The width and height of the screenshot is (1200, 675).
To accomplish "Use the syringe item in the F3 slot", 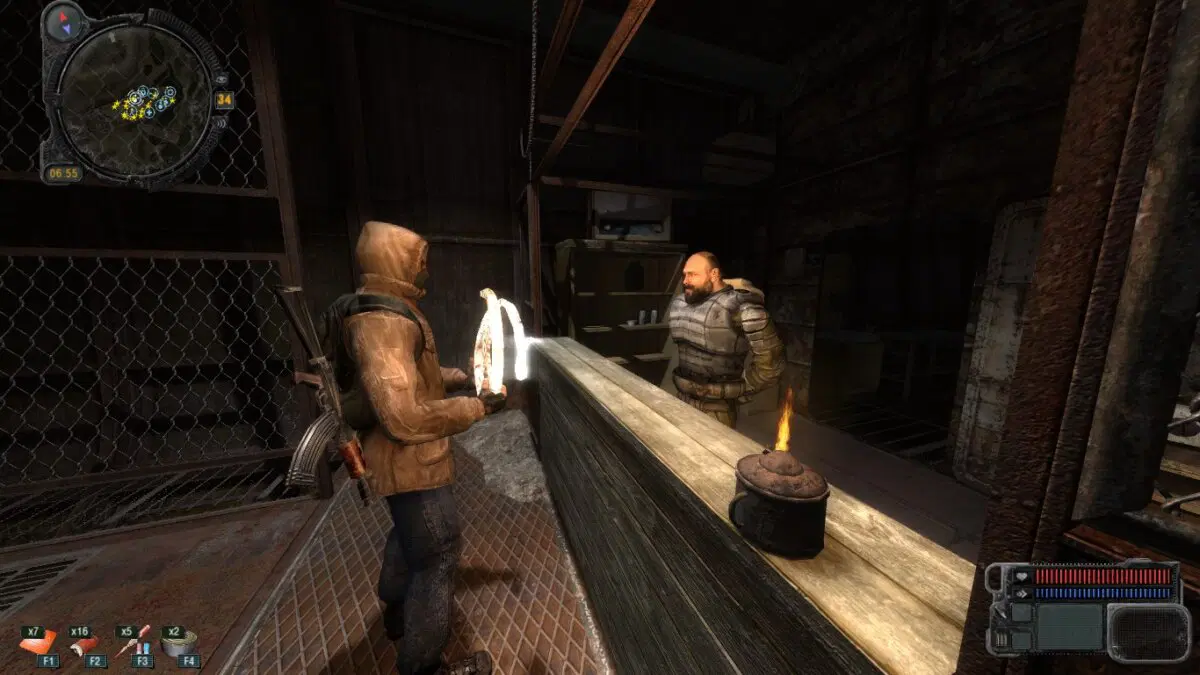I will (x=131, y=644).
